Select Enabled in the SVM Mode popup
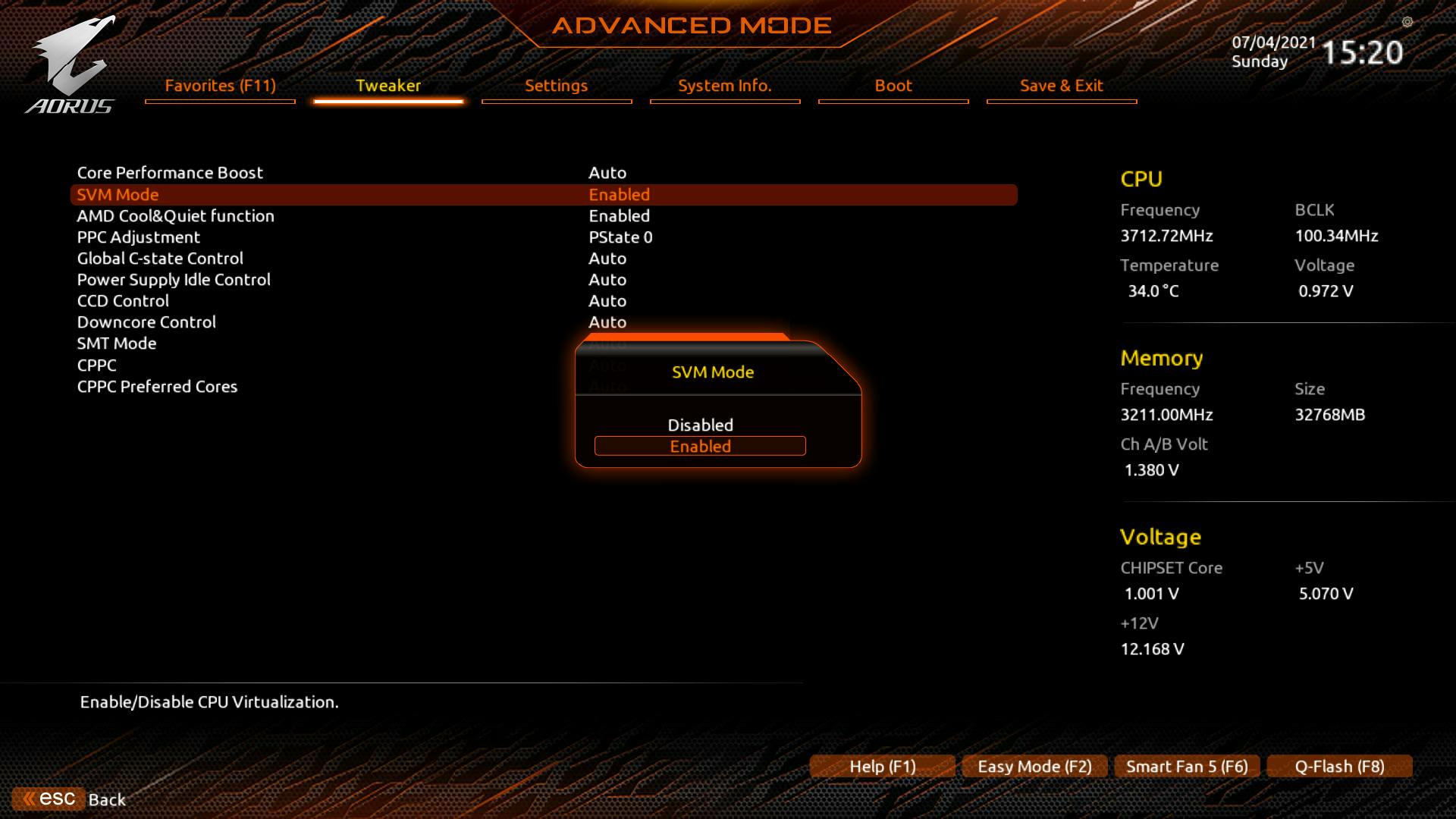This screenshot has width=1456, height=819. point(700,447)
